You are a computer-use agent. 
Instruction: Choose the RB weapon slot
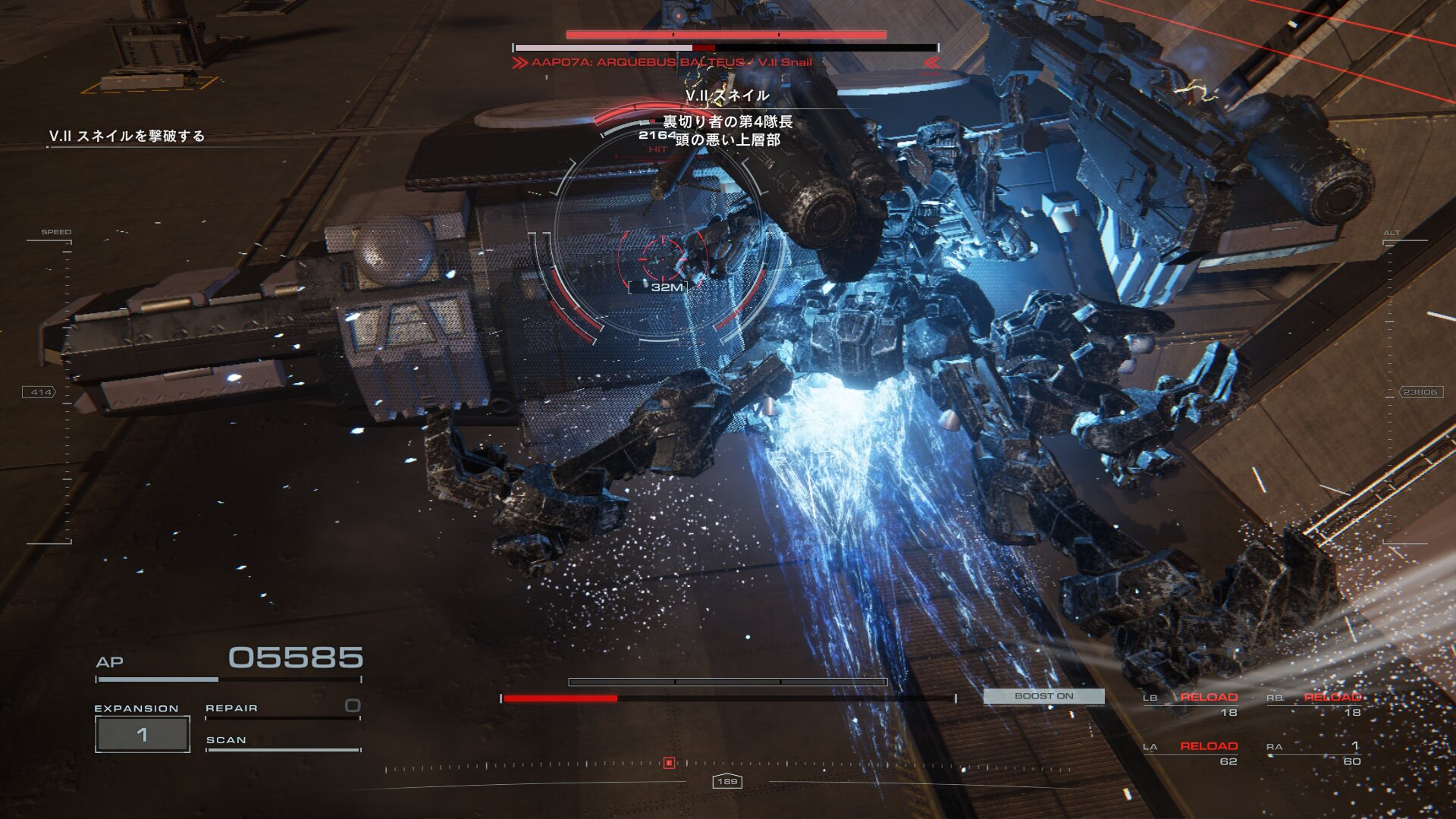pos(1314,704)
